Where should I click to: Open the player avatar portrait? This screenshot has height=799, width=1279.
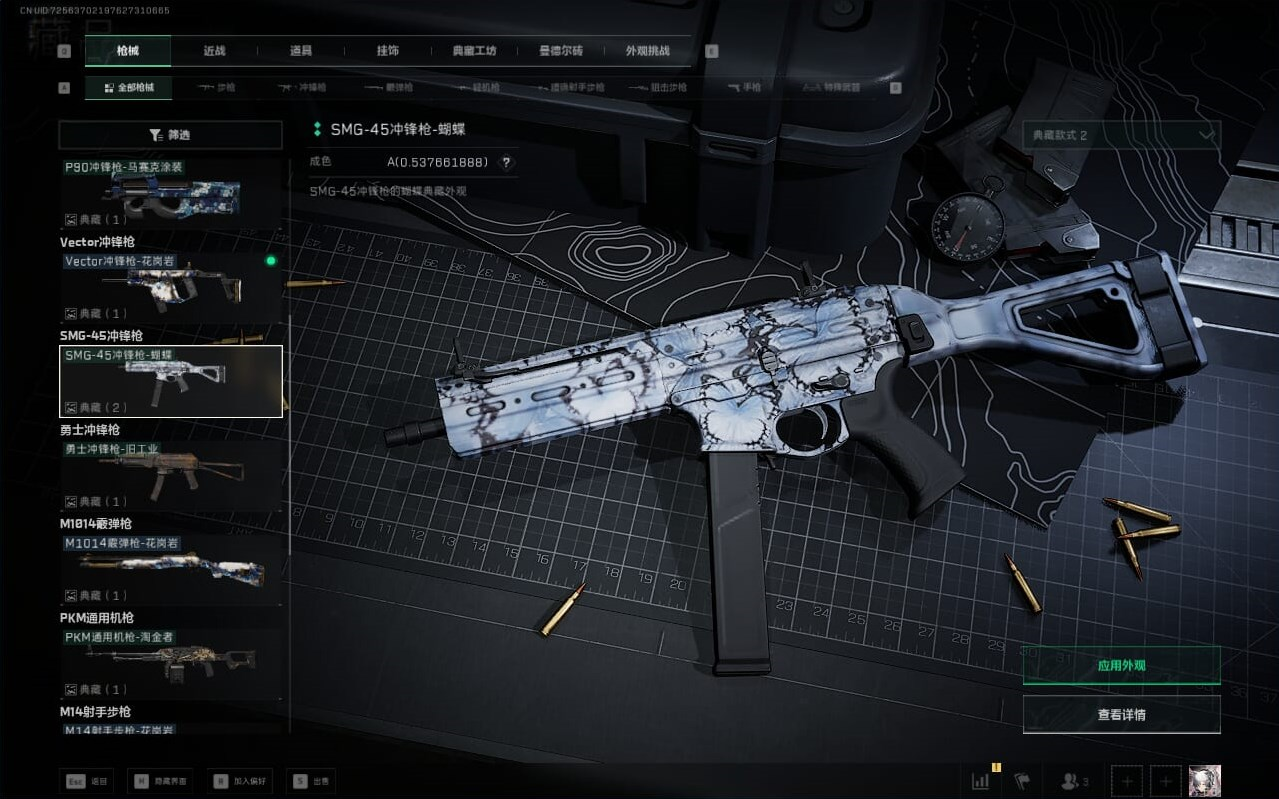click(1204, 781)
